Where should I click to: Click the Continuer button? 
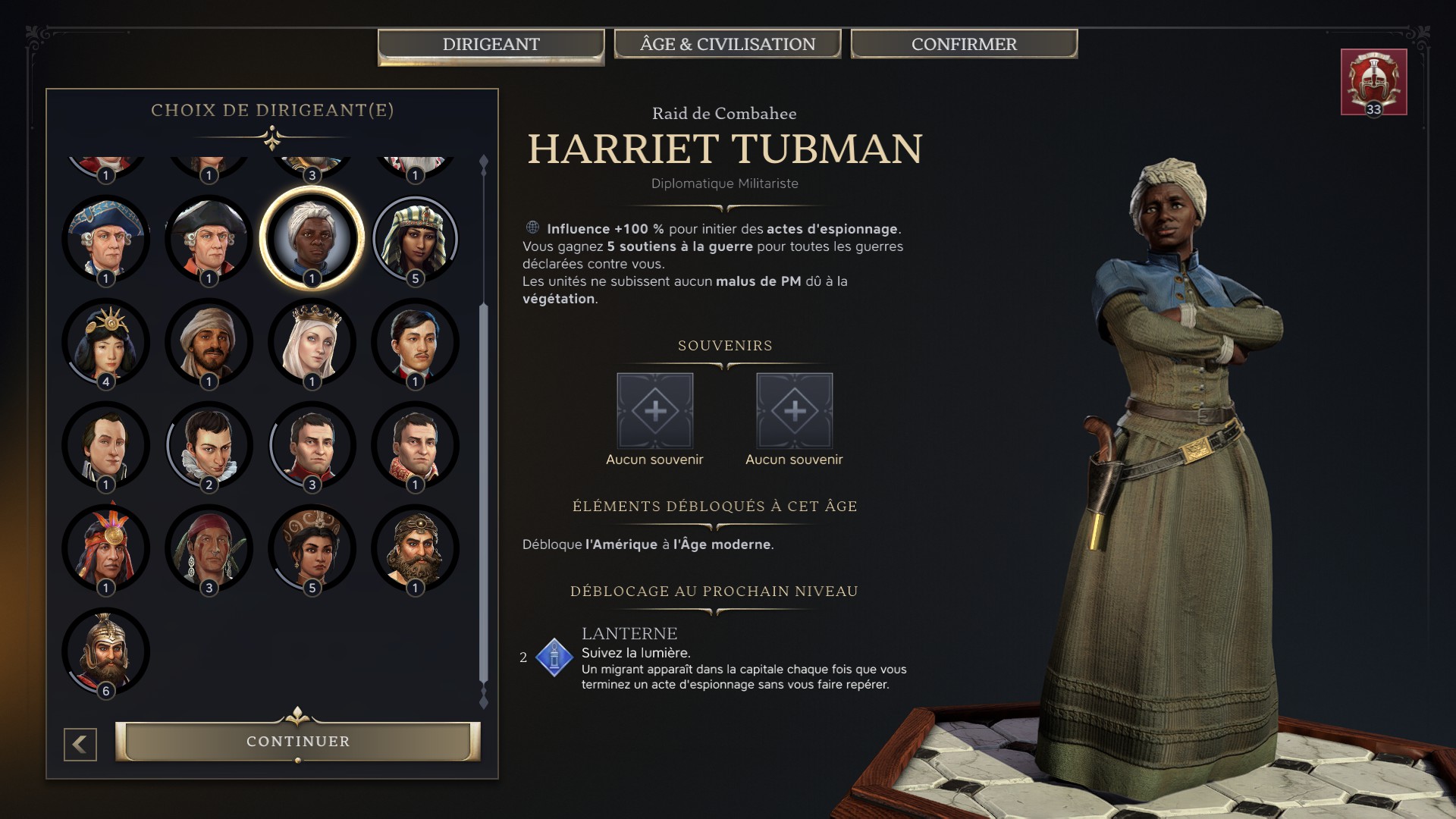pyautogui.click(x=298, y=741)
